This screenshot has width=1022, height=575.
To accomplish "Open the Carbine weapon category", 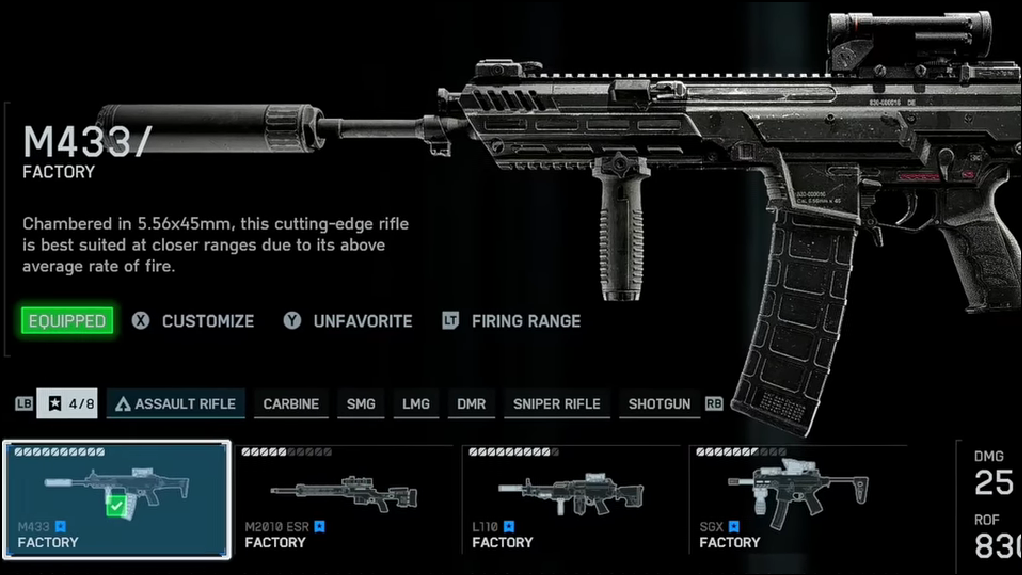I will pos(291,404).
